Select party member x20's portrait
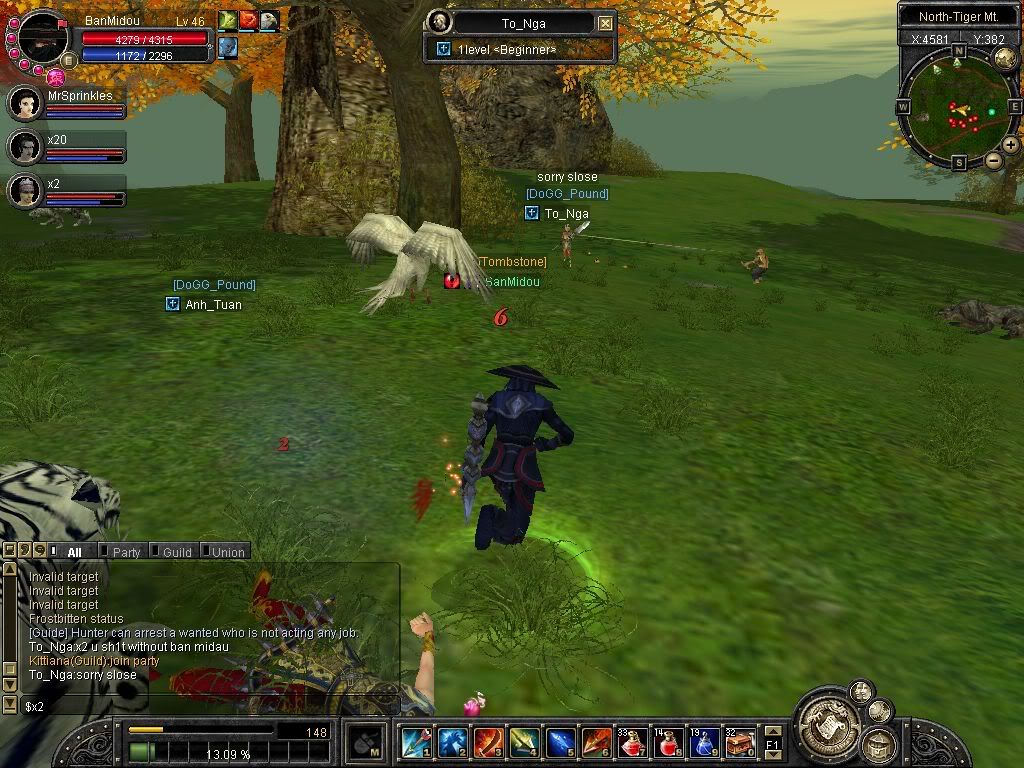The image size is (1024, 768). [x=25, y=147]
